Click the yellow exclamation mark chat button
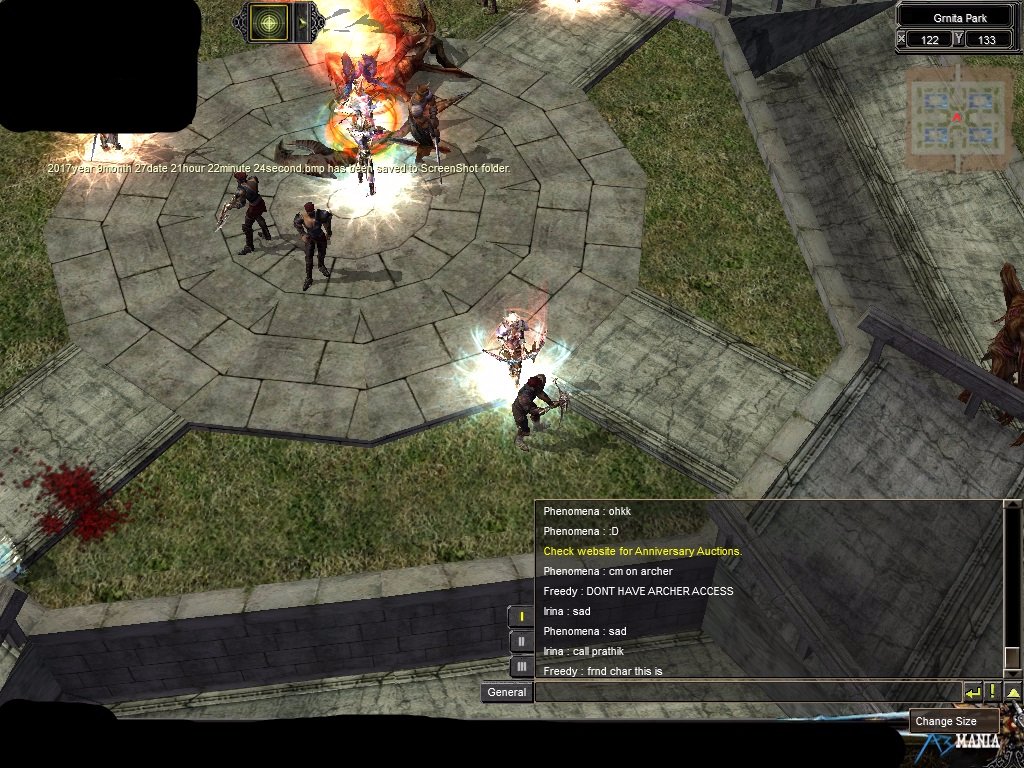This screenshot has height=768, width=1024. pos(992,692)
